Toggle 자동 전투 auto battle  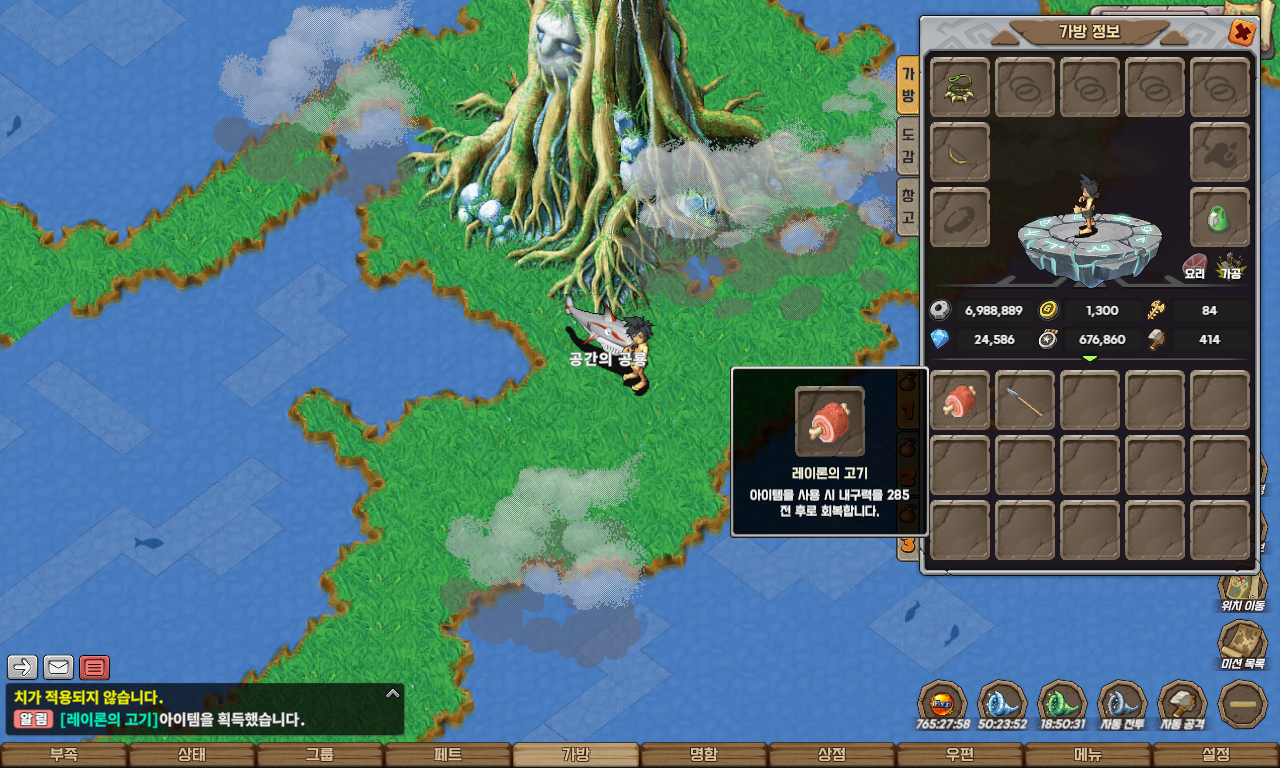(1122, 705)
